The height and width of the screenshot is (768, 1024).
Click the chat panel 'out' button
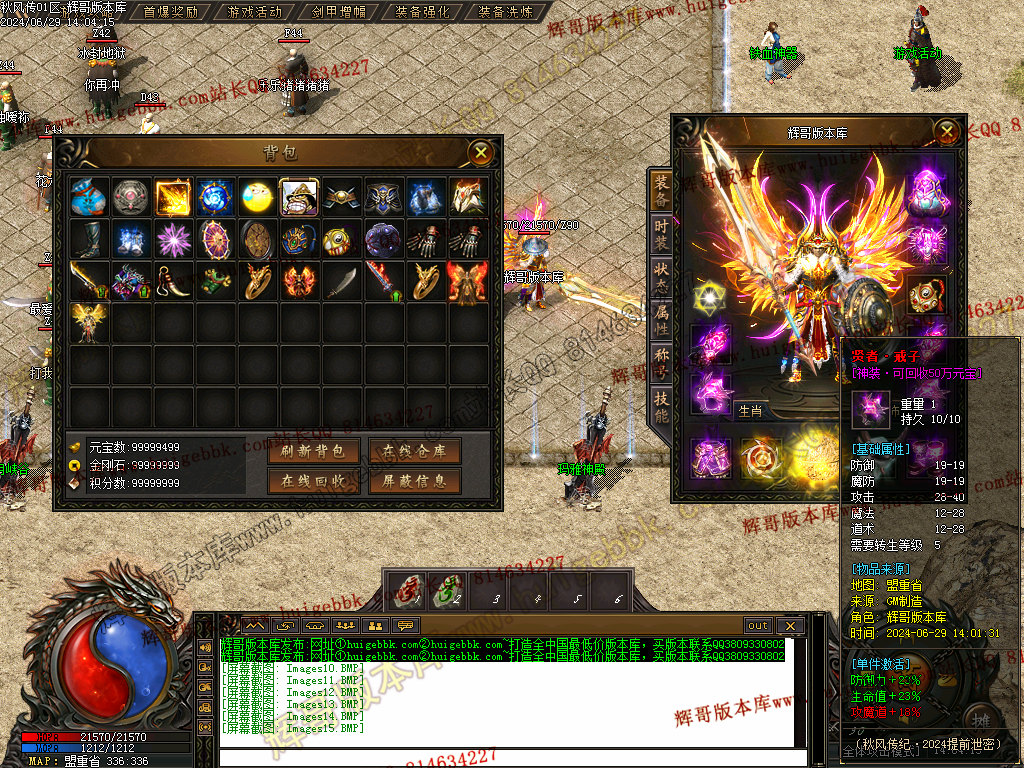pos(758,626)
